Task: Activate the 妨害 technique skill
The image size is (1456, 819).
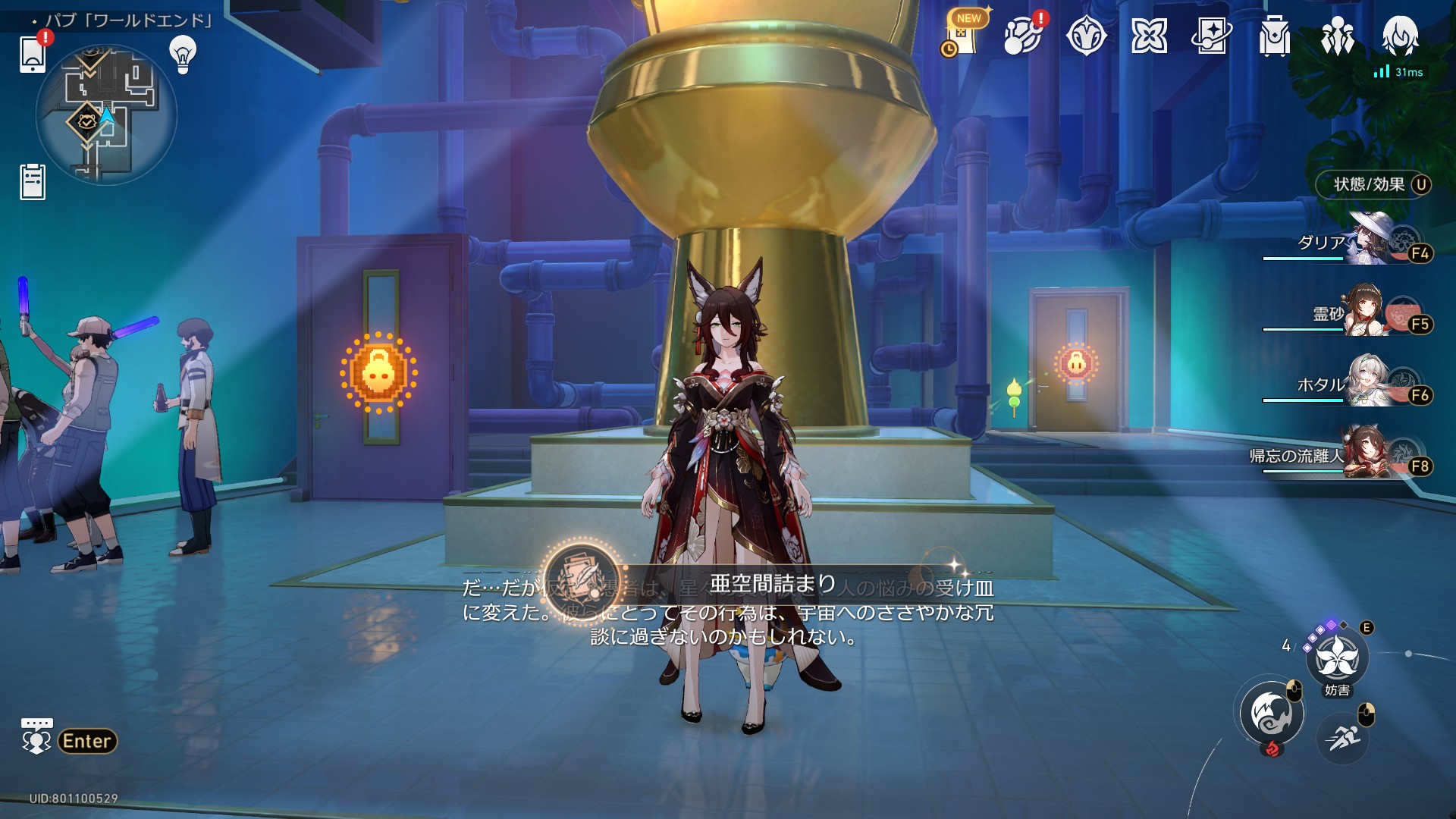Action: pos(1337,657)
